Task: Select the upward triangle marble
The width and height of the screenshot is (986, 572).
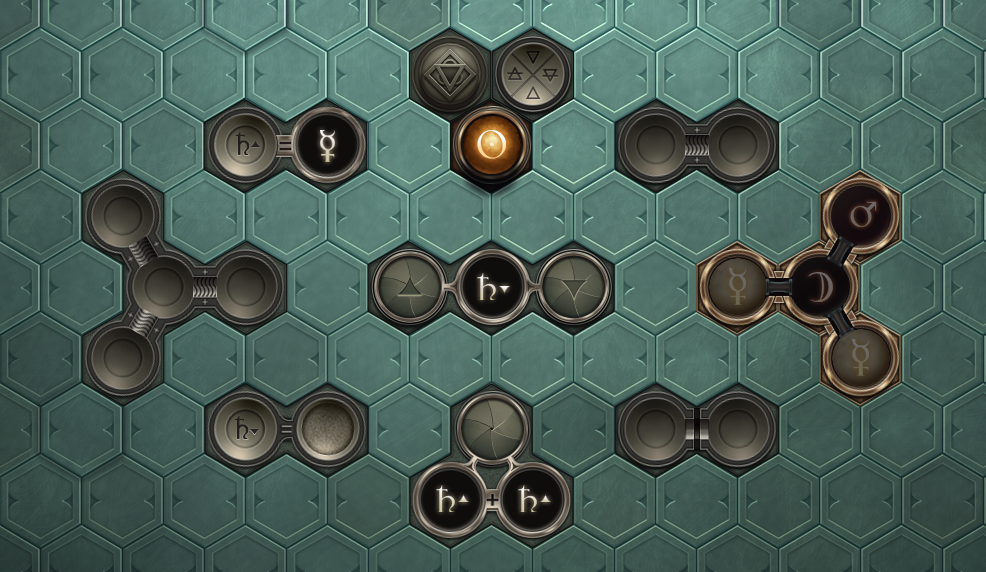Action: 409,287
